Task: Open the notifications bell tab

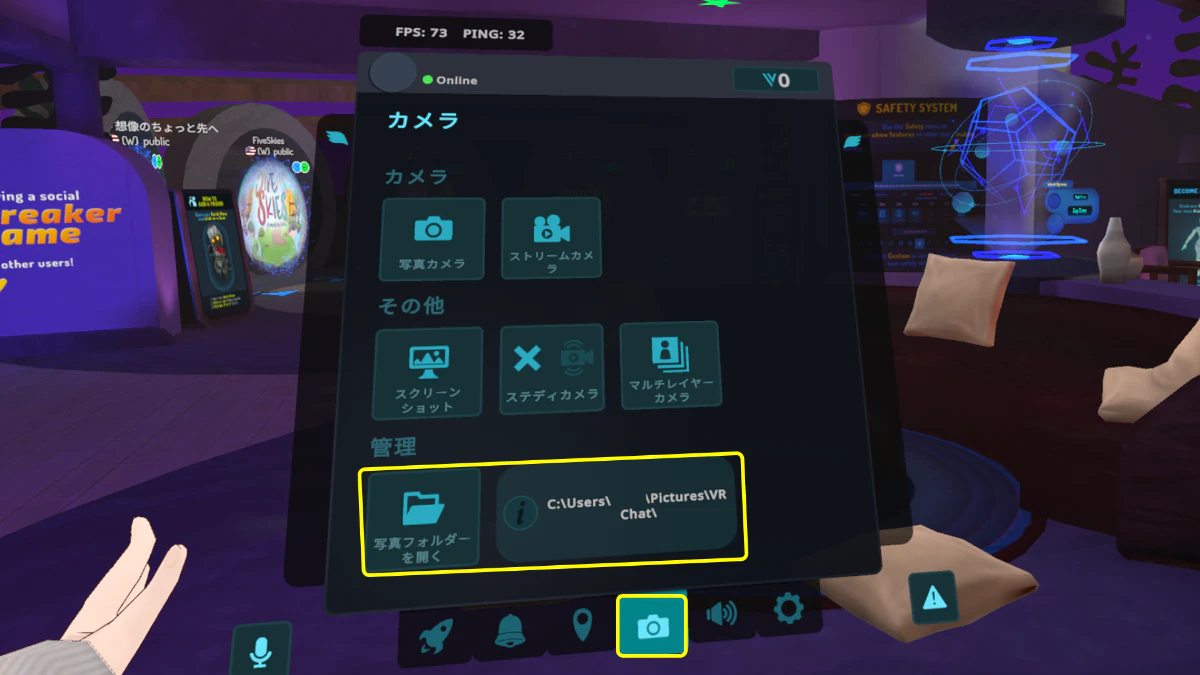Action: tap(510, 630)
